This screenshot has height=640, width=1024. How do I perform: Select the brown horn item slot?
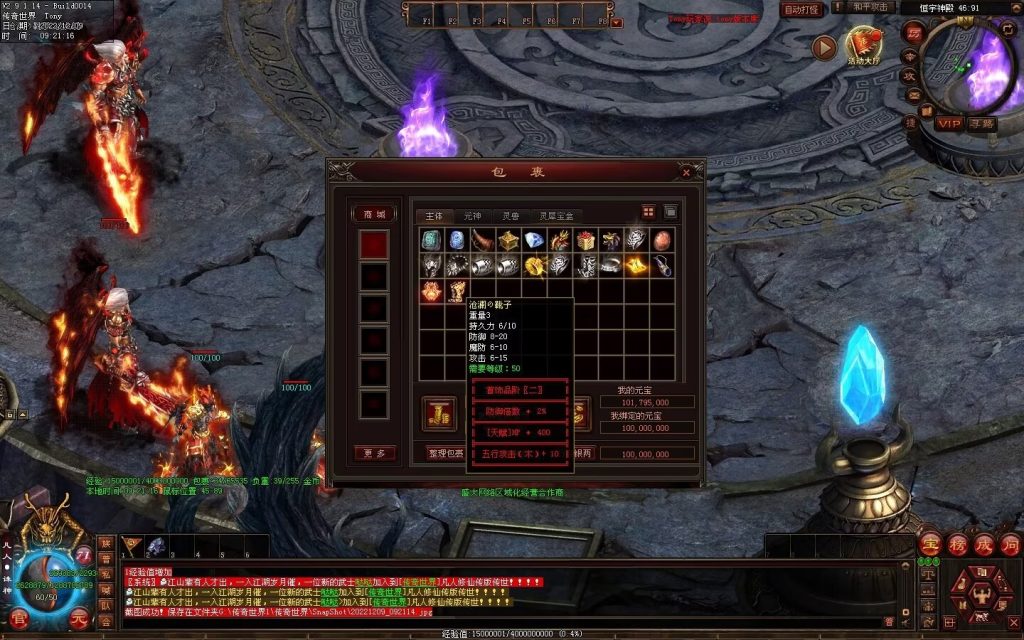482,240
